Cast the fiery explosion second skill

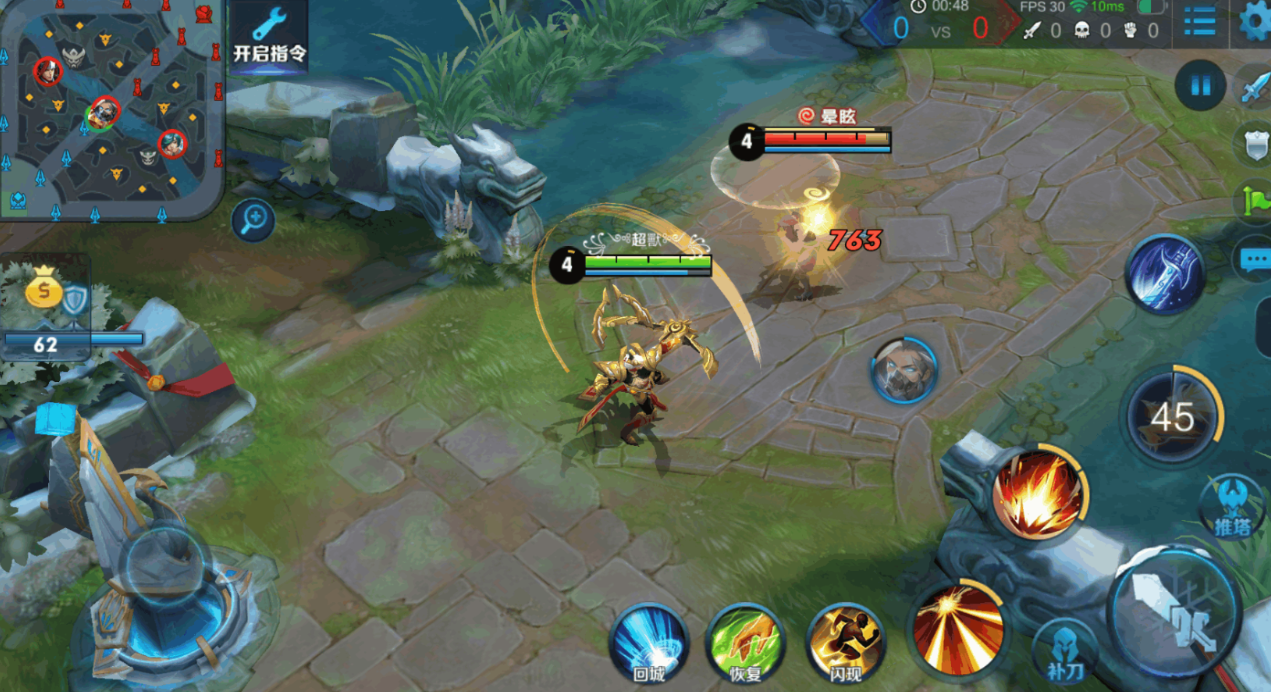coord(1038,494)
